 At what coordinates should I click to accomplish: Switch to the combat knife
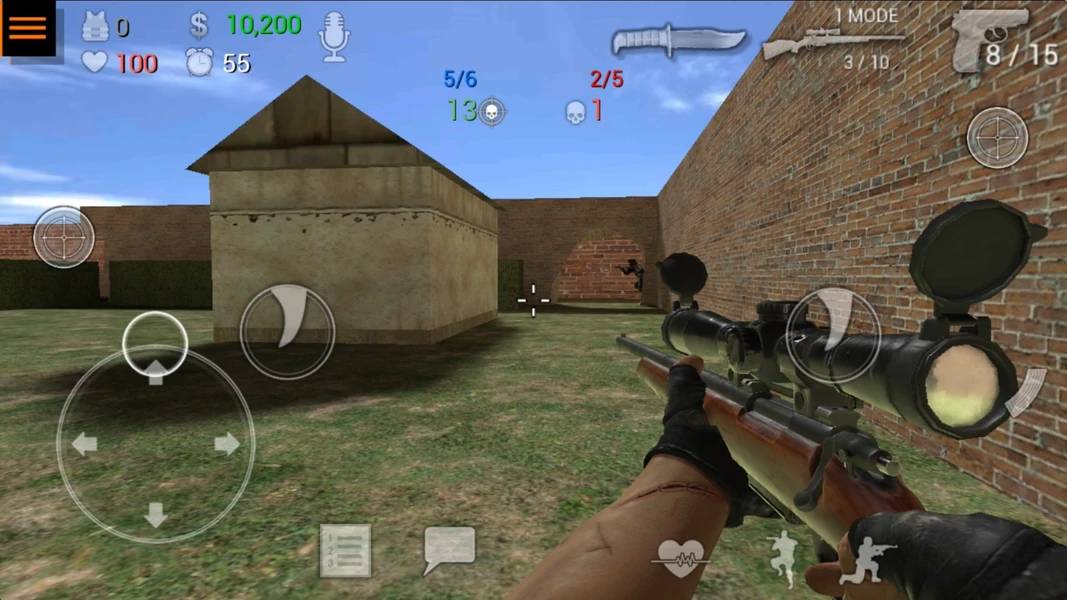tap(679, 40)
